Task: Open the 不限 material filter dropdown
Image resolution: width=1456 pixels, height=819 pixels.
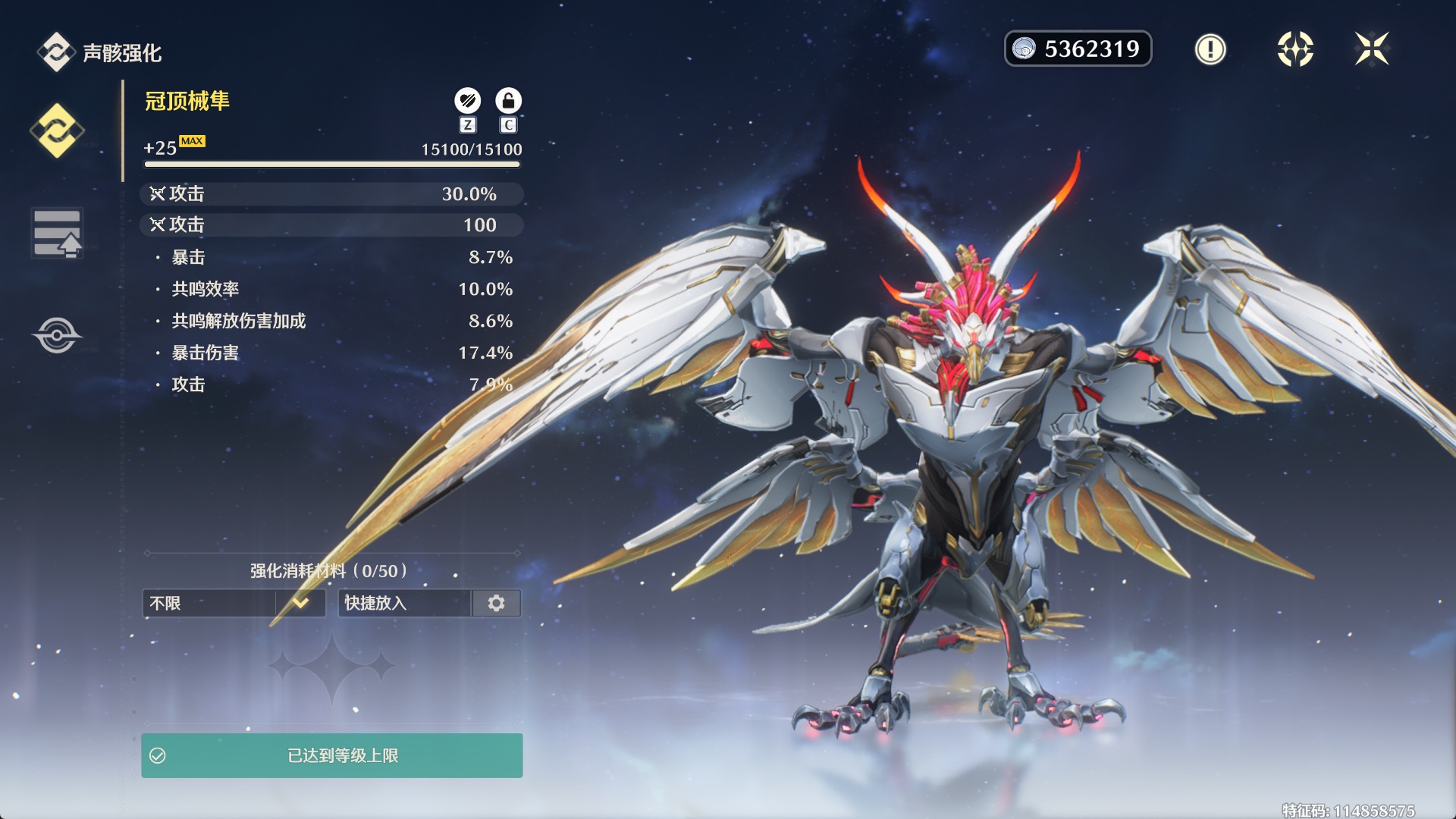Action: 234,603
